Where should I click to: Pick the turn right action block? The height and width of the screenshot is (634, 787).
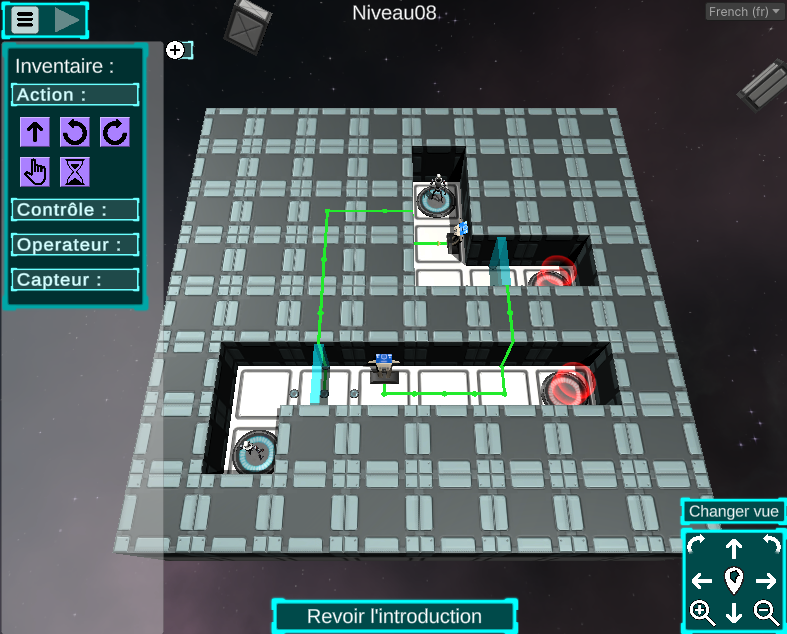(114, 132)
